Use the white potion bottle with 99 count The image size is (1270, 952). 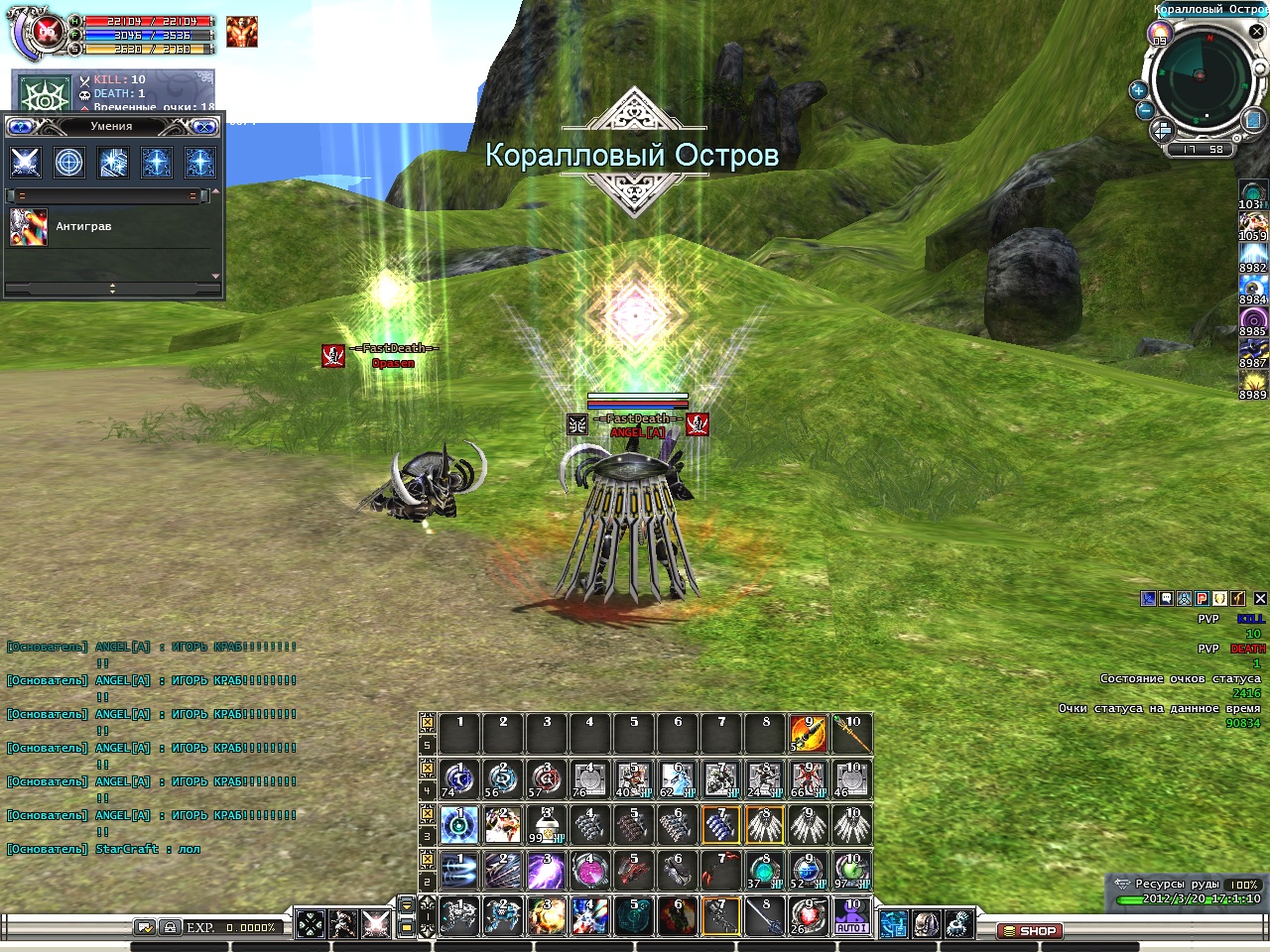[x=546, y=825]
